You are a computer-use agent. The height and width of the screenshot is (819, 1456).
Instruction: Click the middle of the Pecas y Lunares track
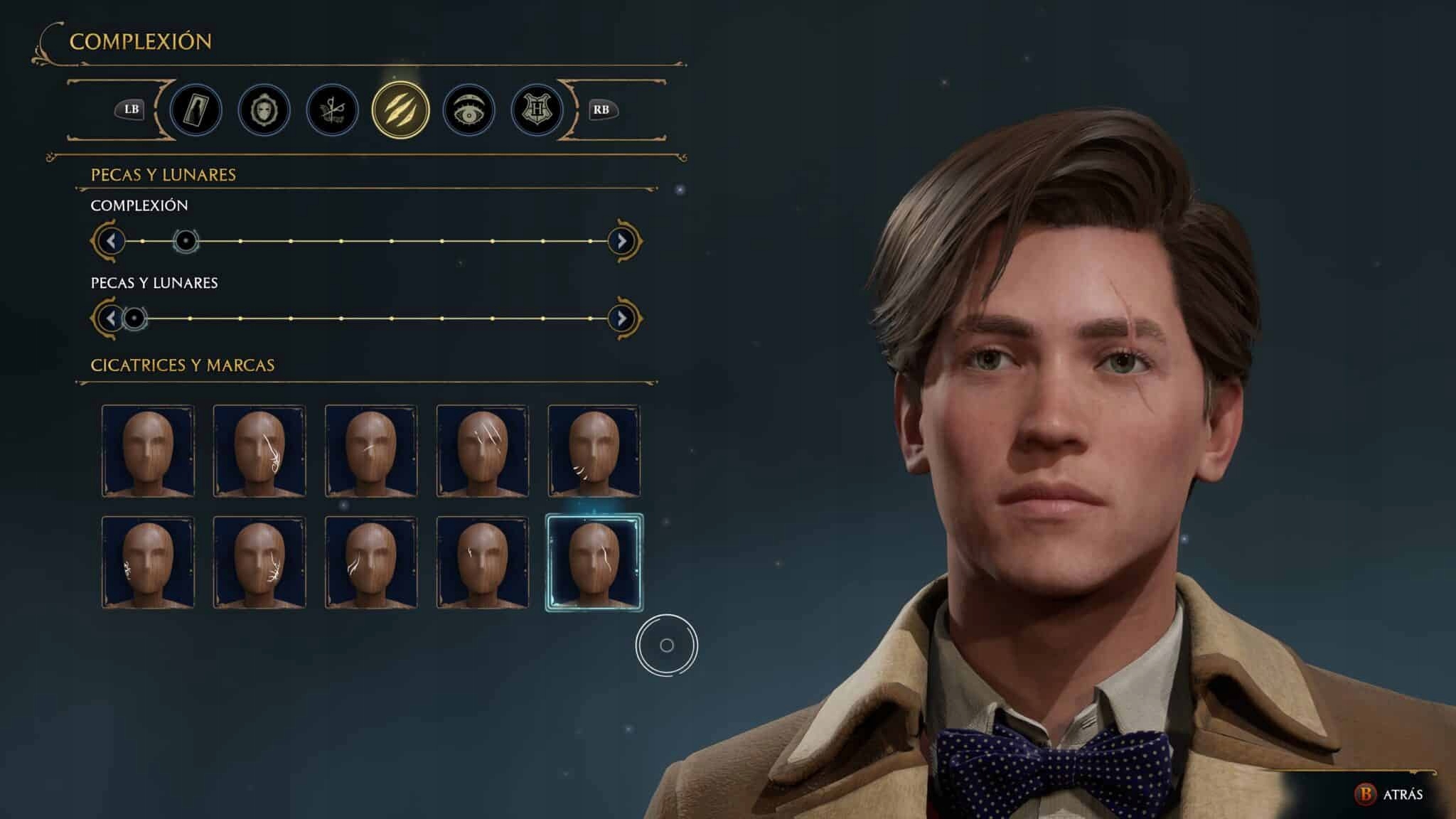pyautogui.click(x=367, y=318)
